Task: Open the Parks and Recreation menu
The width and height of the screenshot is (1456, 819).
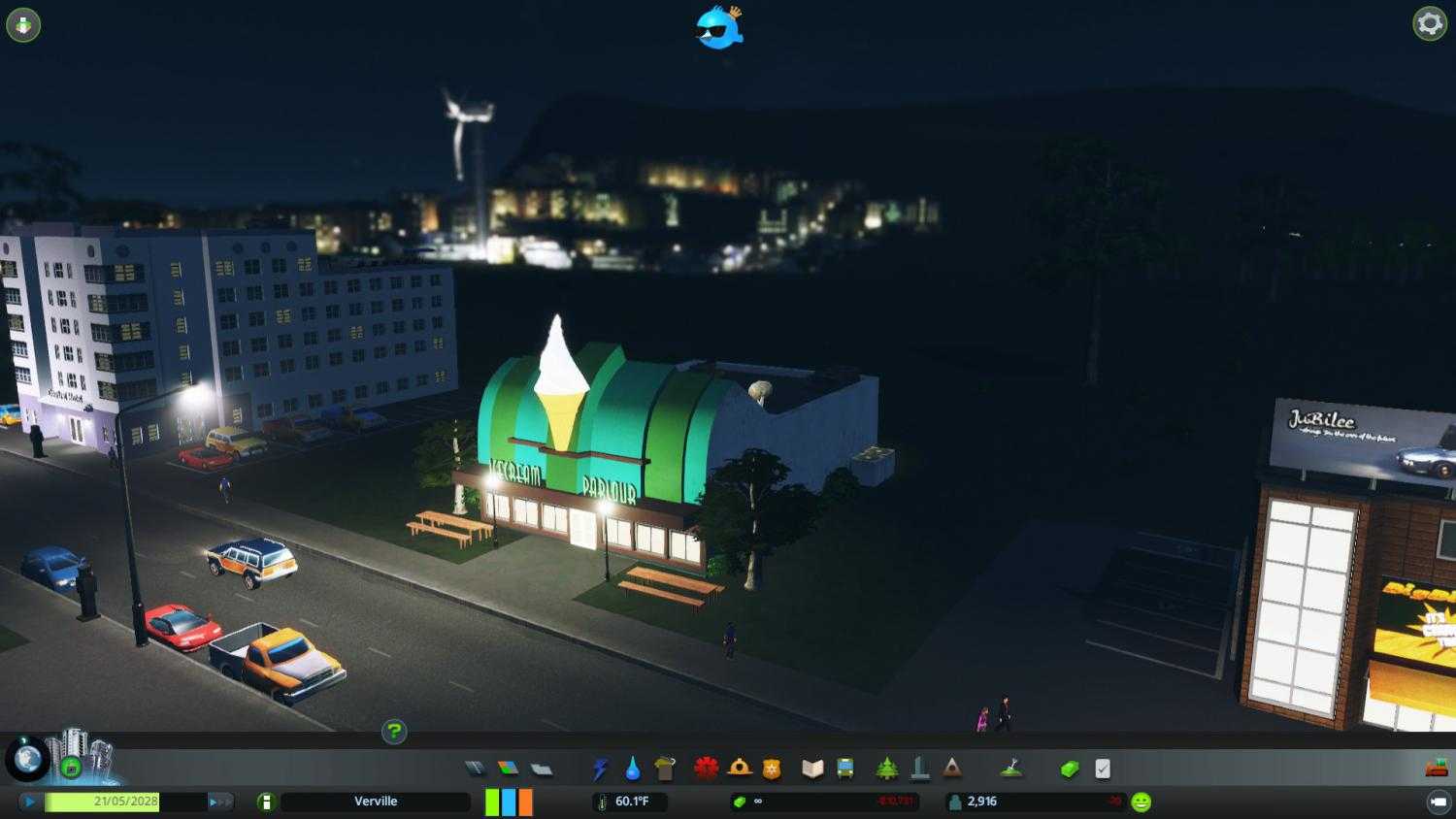Action: click(x=887, y=768)
